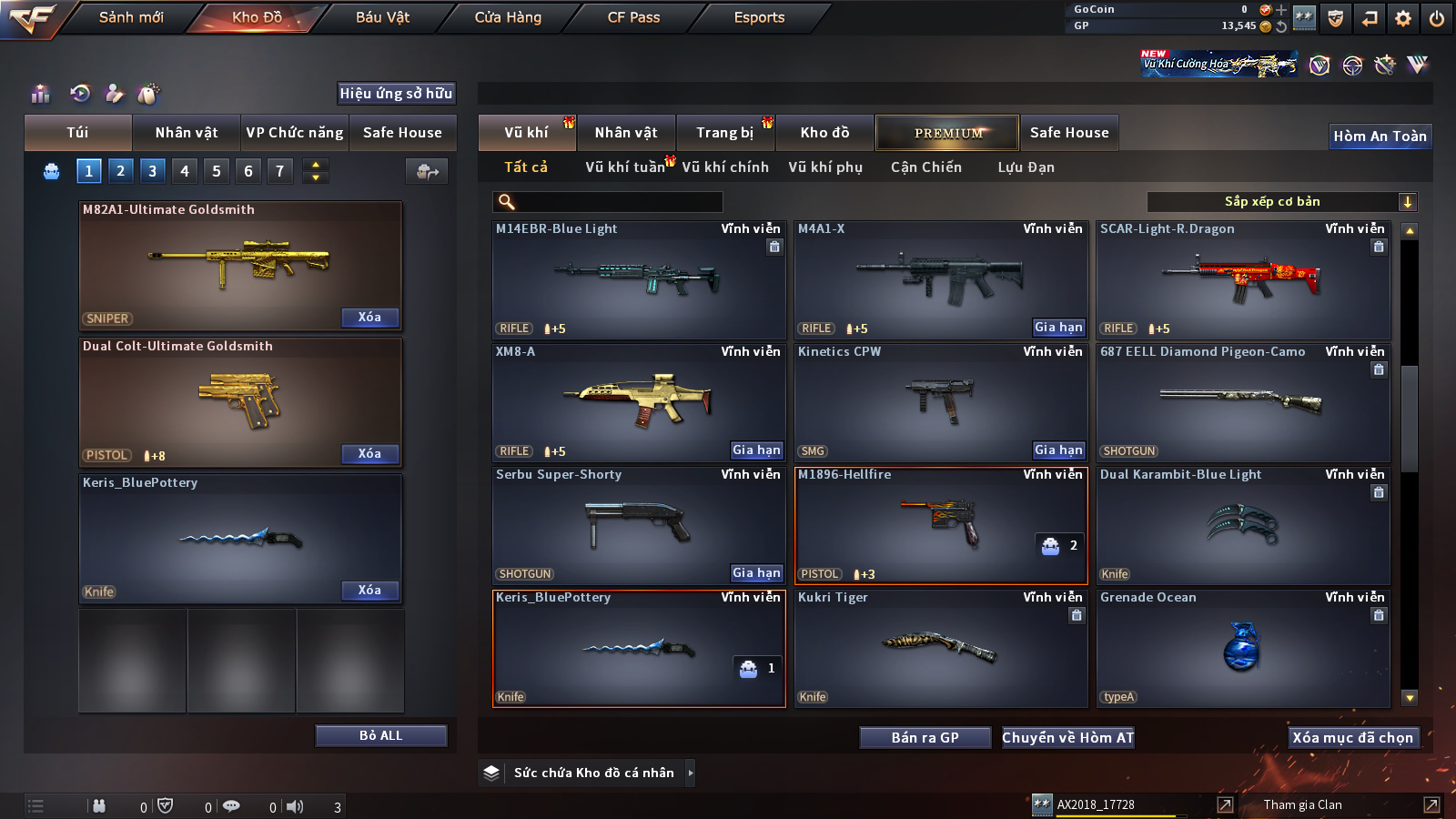1456x819 pixels.
Task: Click Chuyển về Hòm AT button
Action: point(1067,738)
